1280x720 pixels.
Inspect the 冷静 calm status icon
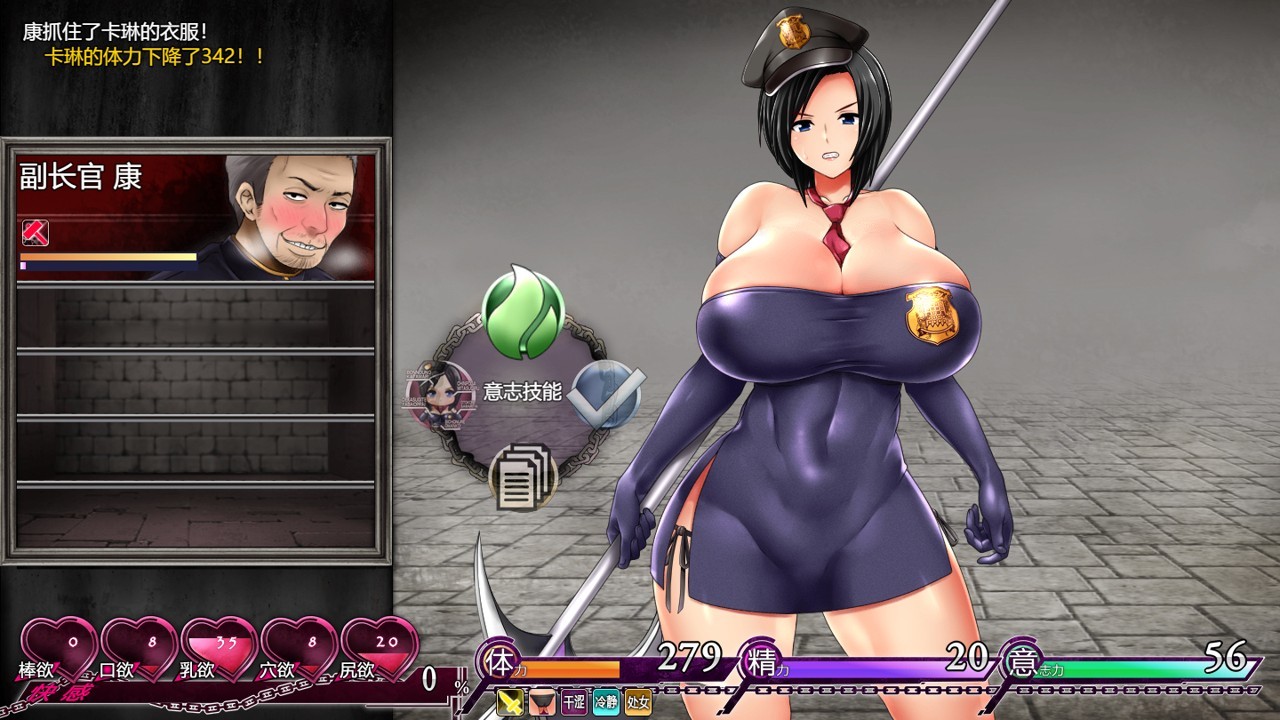[x=606, y=703]
